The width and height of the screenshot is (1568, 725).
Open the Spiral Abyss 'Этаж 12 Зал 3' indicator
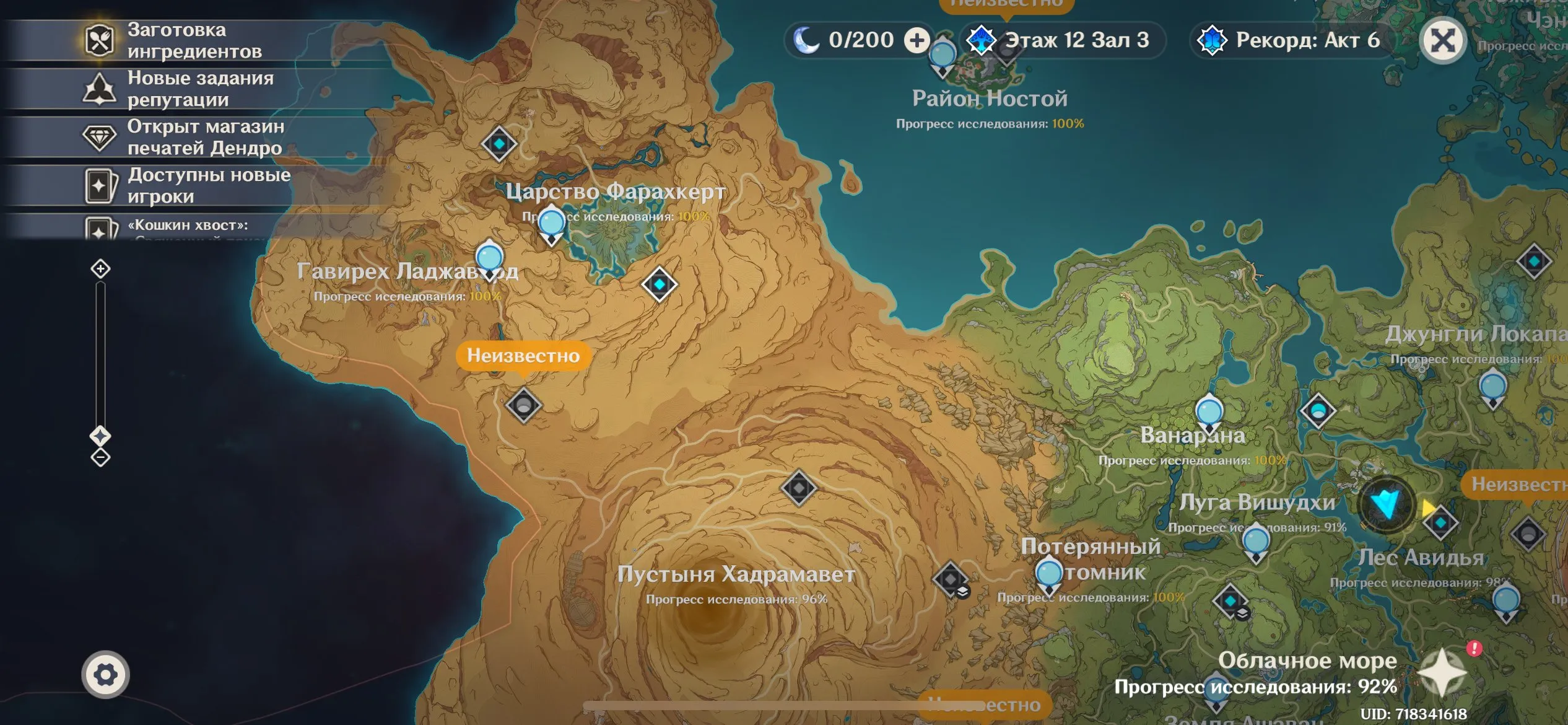[x=1062, y=41]
